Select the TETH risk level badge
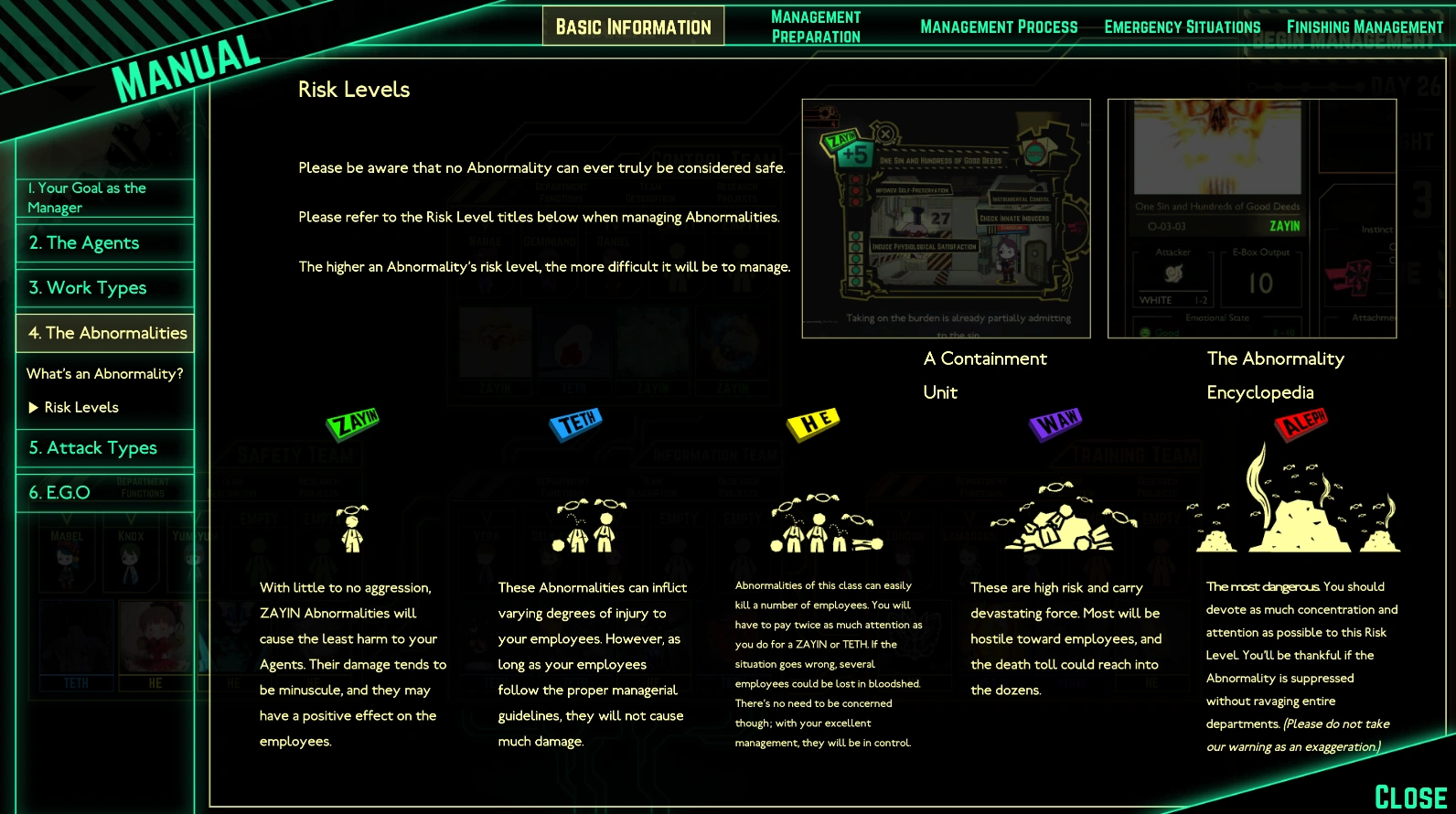1456x814 pixels. pos(575,423)
